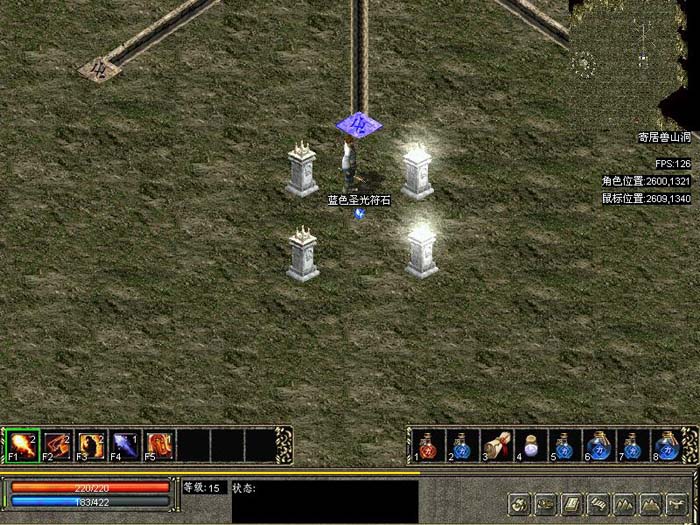Open the swirl icon menu button
Viewport: 700px width, 525px height.
point(519,503)
